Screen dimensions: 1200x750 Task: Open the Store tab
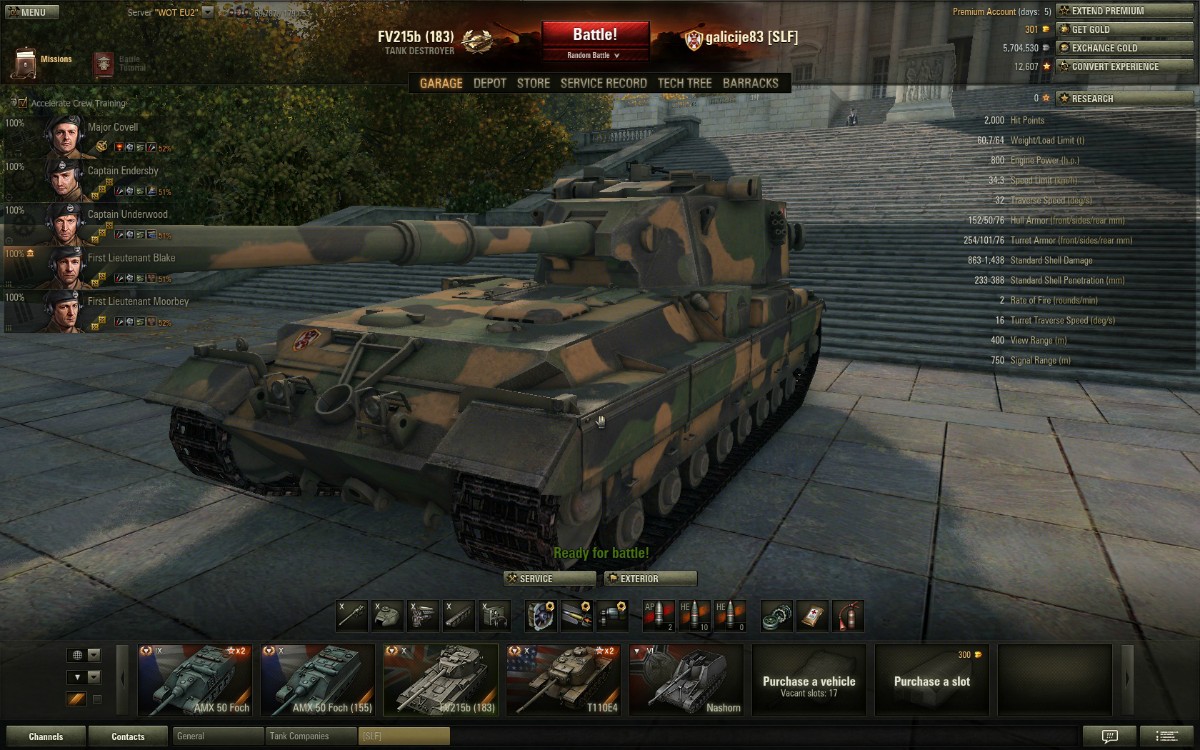point(533,83)
